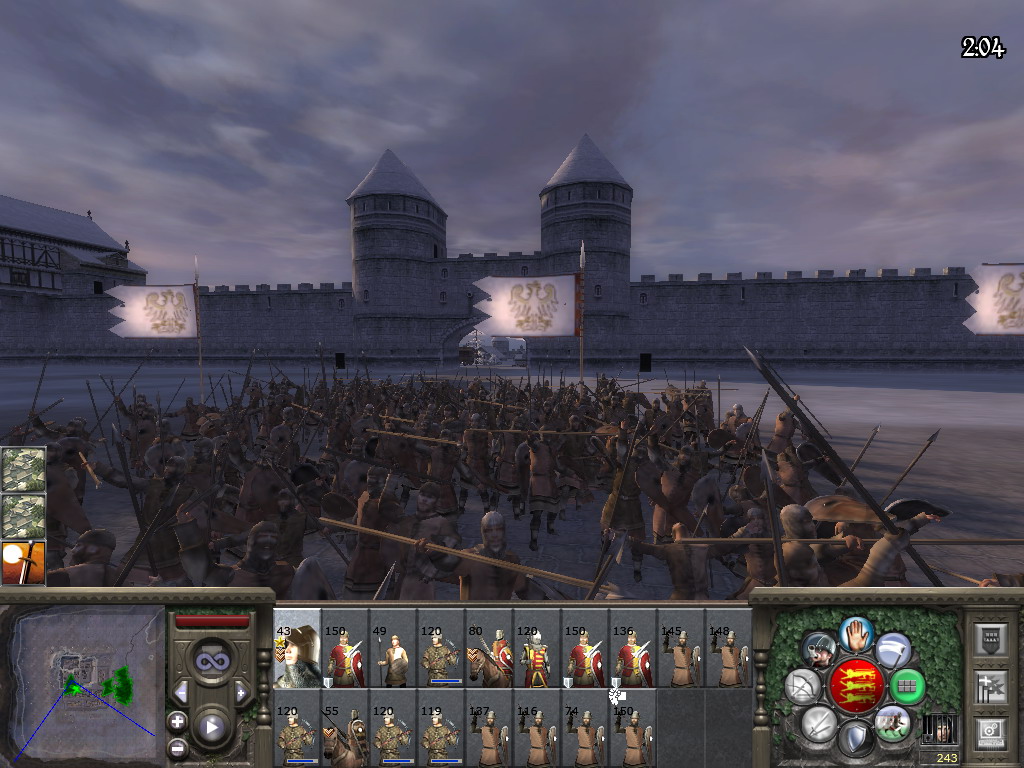Click the bow fire-at-will button

[802, 686]
